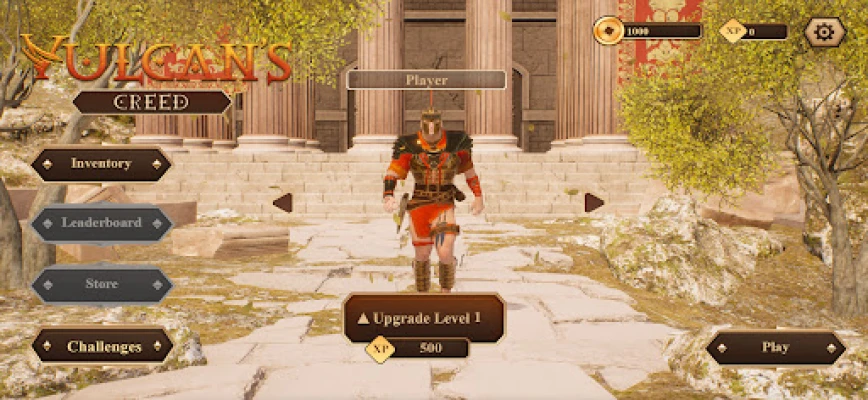Open the Leaderboard screen
This screenshot has width=868, height=400.
click(101, 223)
